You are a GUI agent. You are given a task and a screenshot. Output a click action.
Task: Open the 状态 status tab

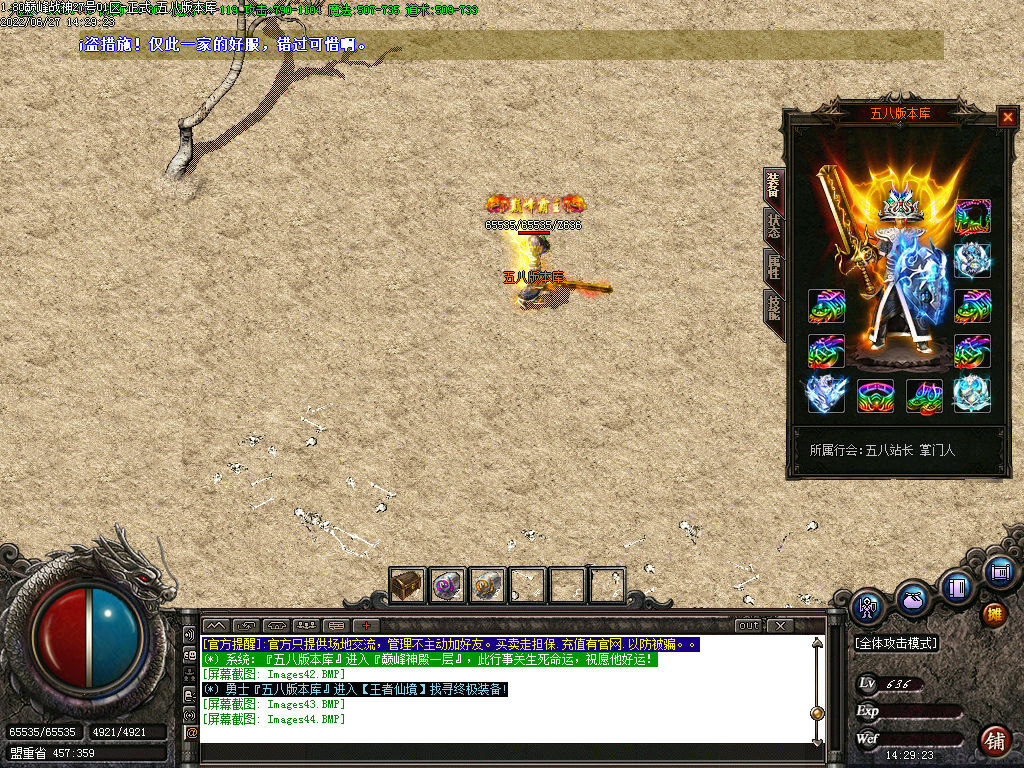pyautogui.click(x=773, y=225)
